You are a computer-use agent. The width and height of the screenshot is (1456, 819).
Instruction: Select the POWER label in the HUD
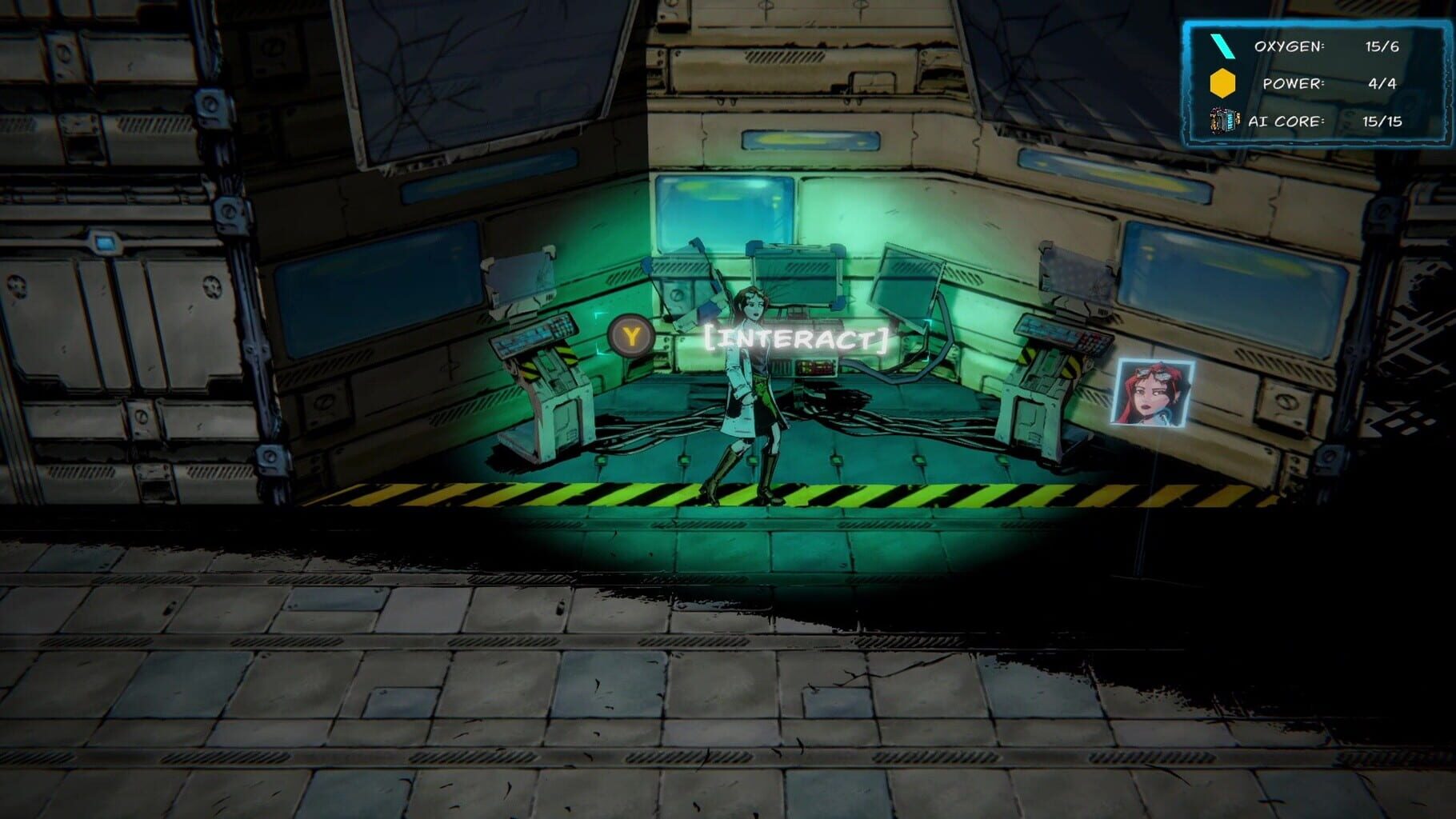point(1293,83)
